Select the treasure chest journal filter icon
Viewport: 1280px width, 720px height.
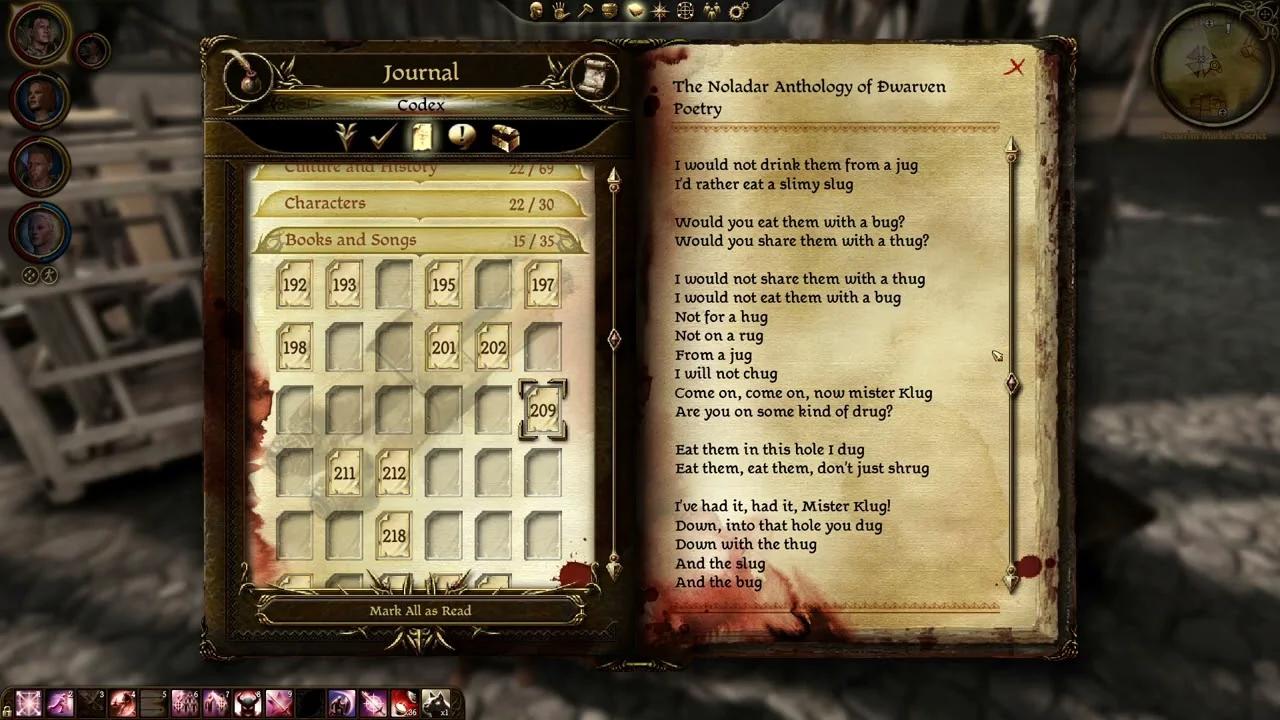click(x=505, y=138)
